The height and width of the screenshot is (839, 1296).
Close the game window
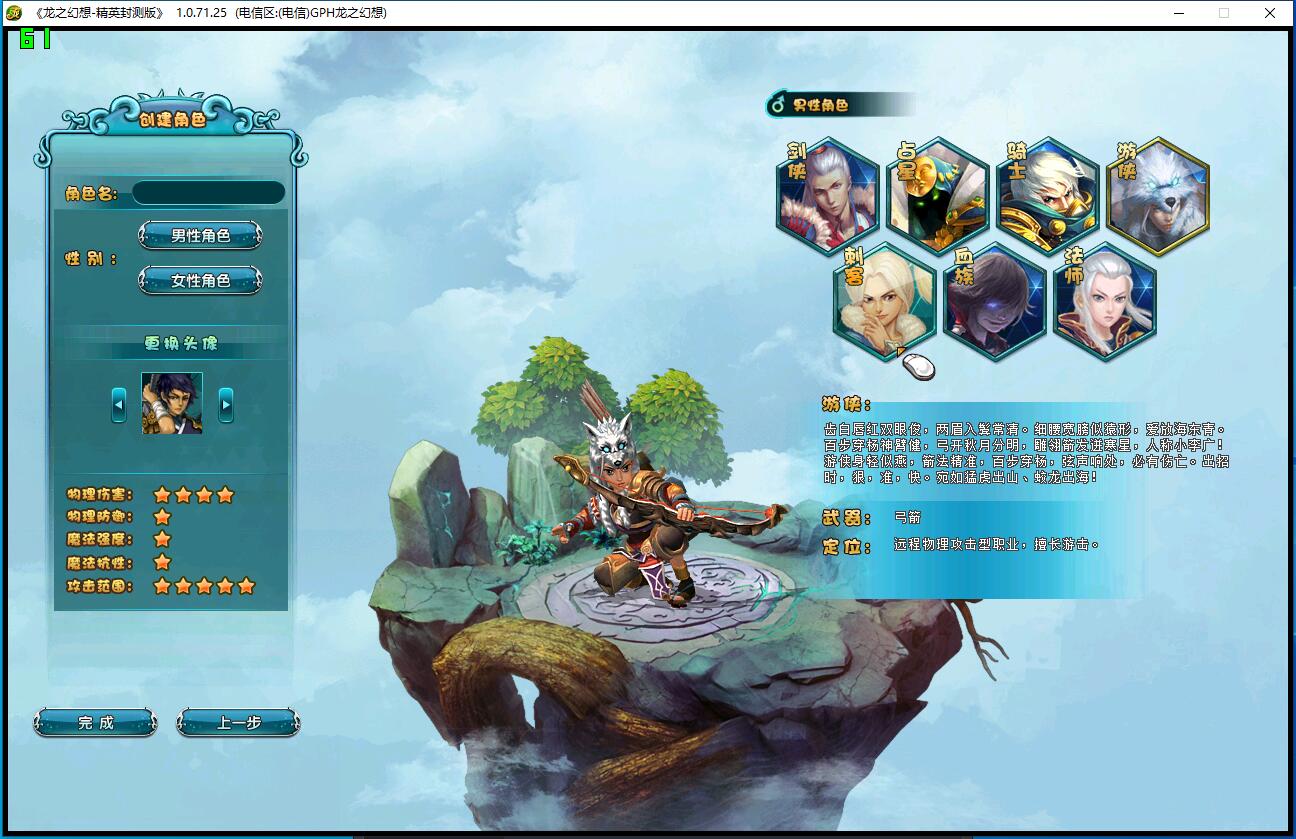click(1270, 13)
